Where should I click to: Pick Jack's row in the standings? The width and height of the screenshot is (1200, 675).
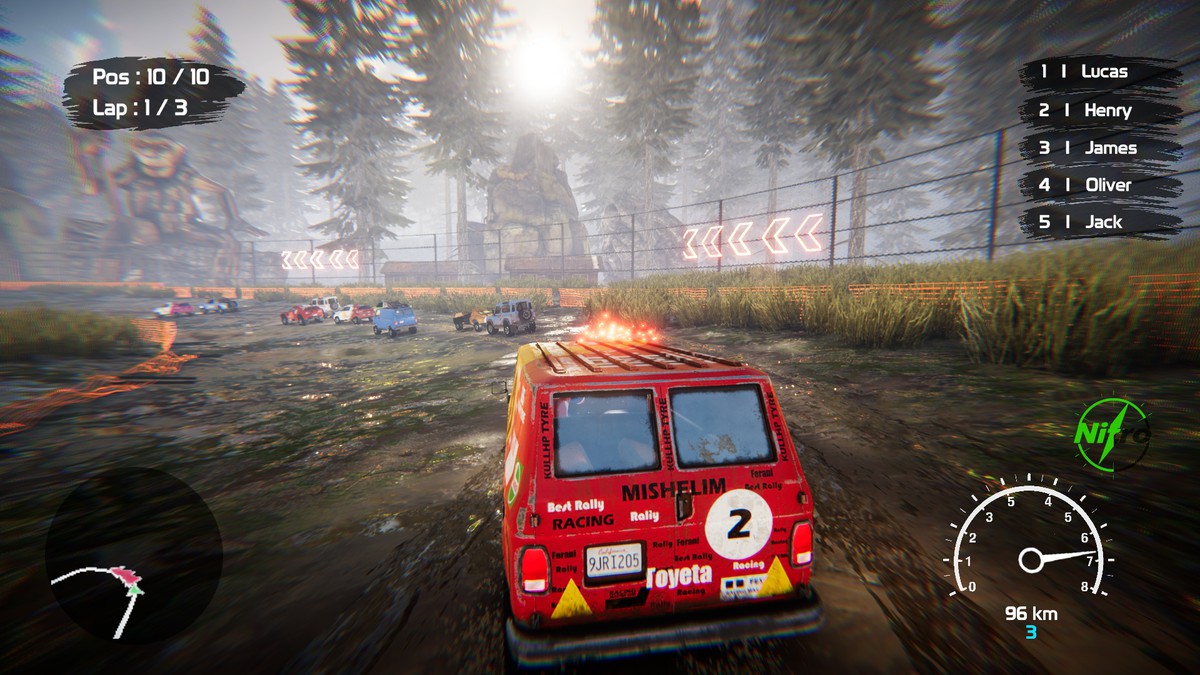pos(1098,222)
